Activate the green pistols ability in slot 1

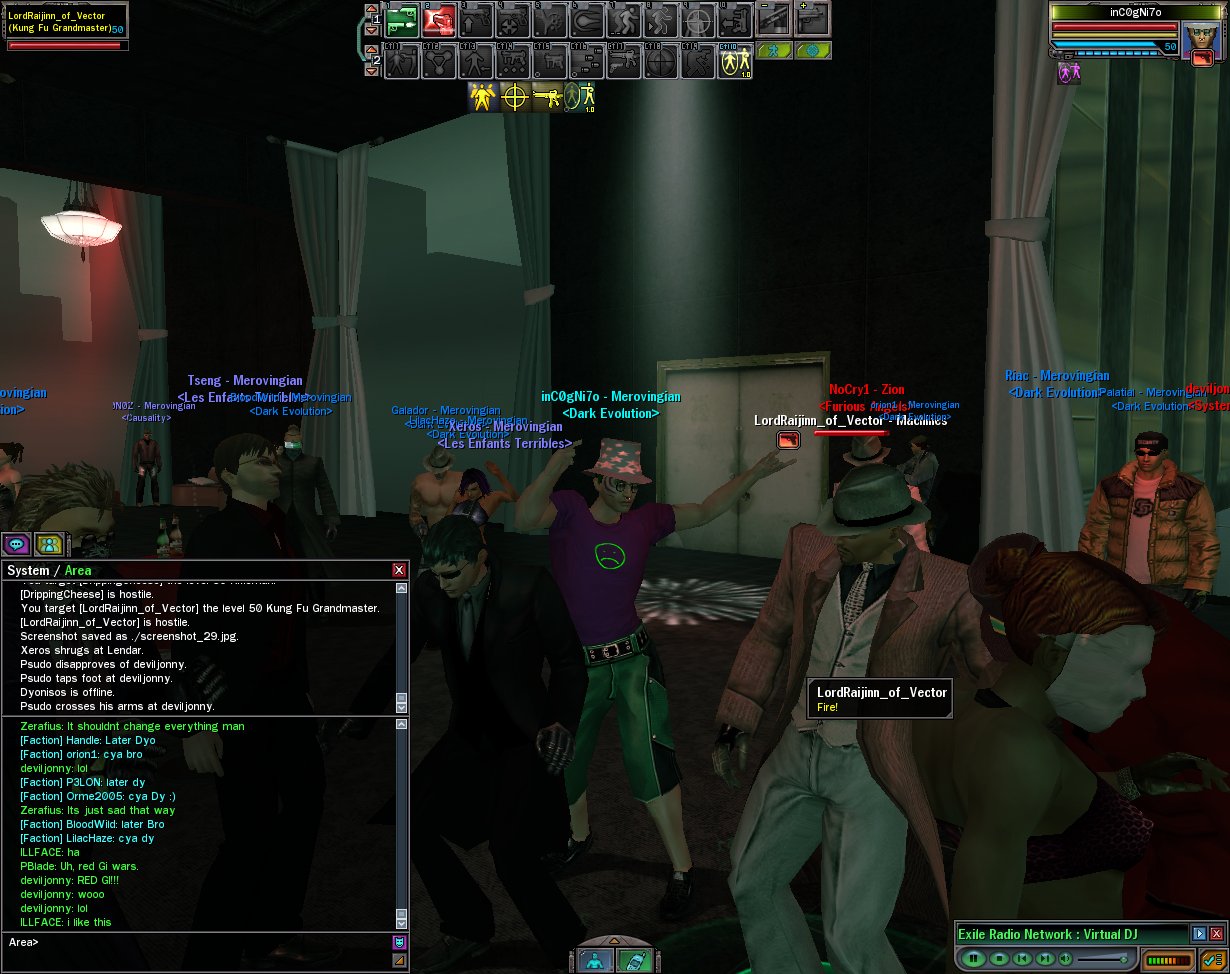[x=402, y=20]
